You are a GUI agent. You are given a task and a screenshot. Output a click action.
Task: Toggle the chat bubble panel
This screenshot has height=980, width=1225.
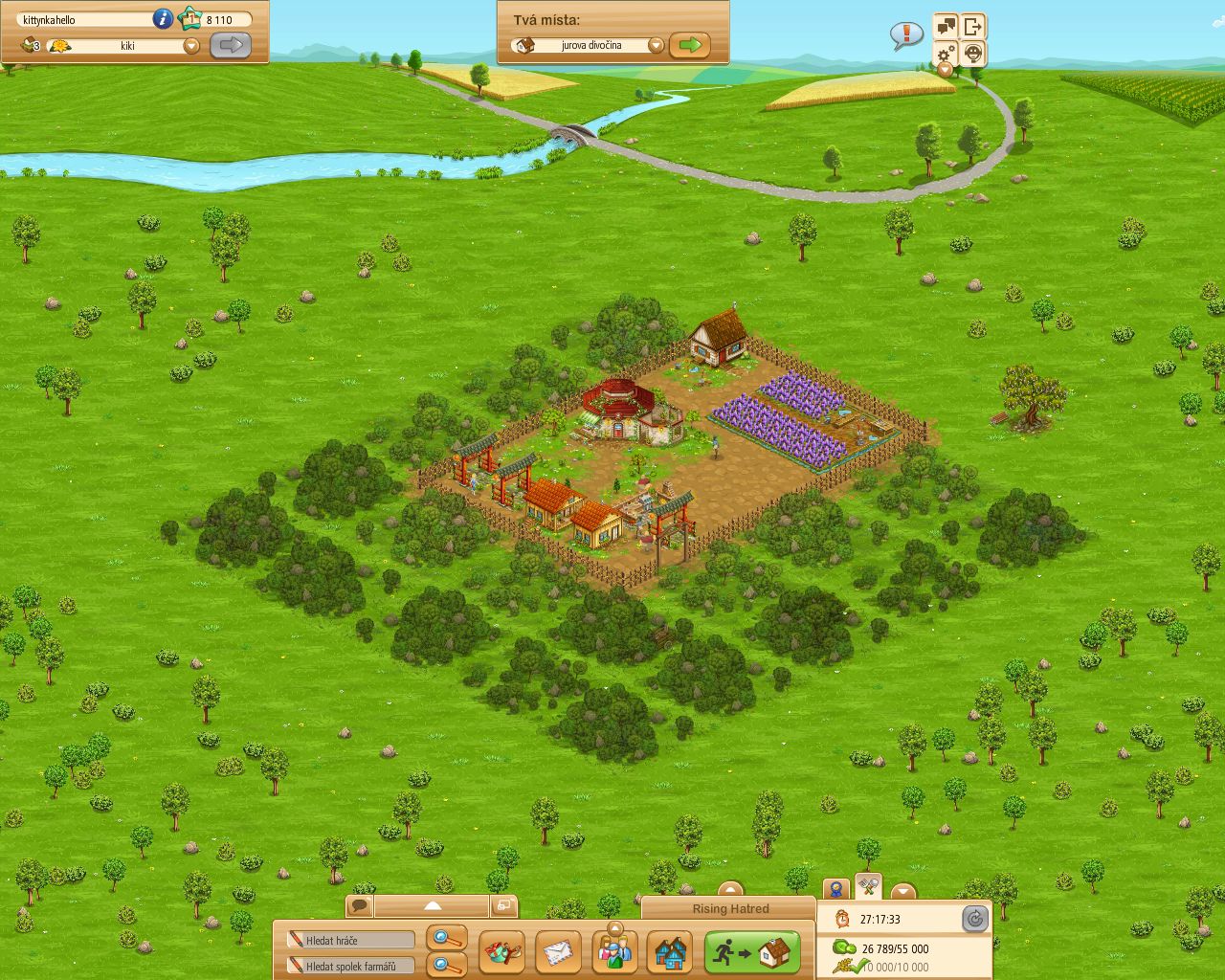tap(360, 905)
